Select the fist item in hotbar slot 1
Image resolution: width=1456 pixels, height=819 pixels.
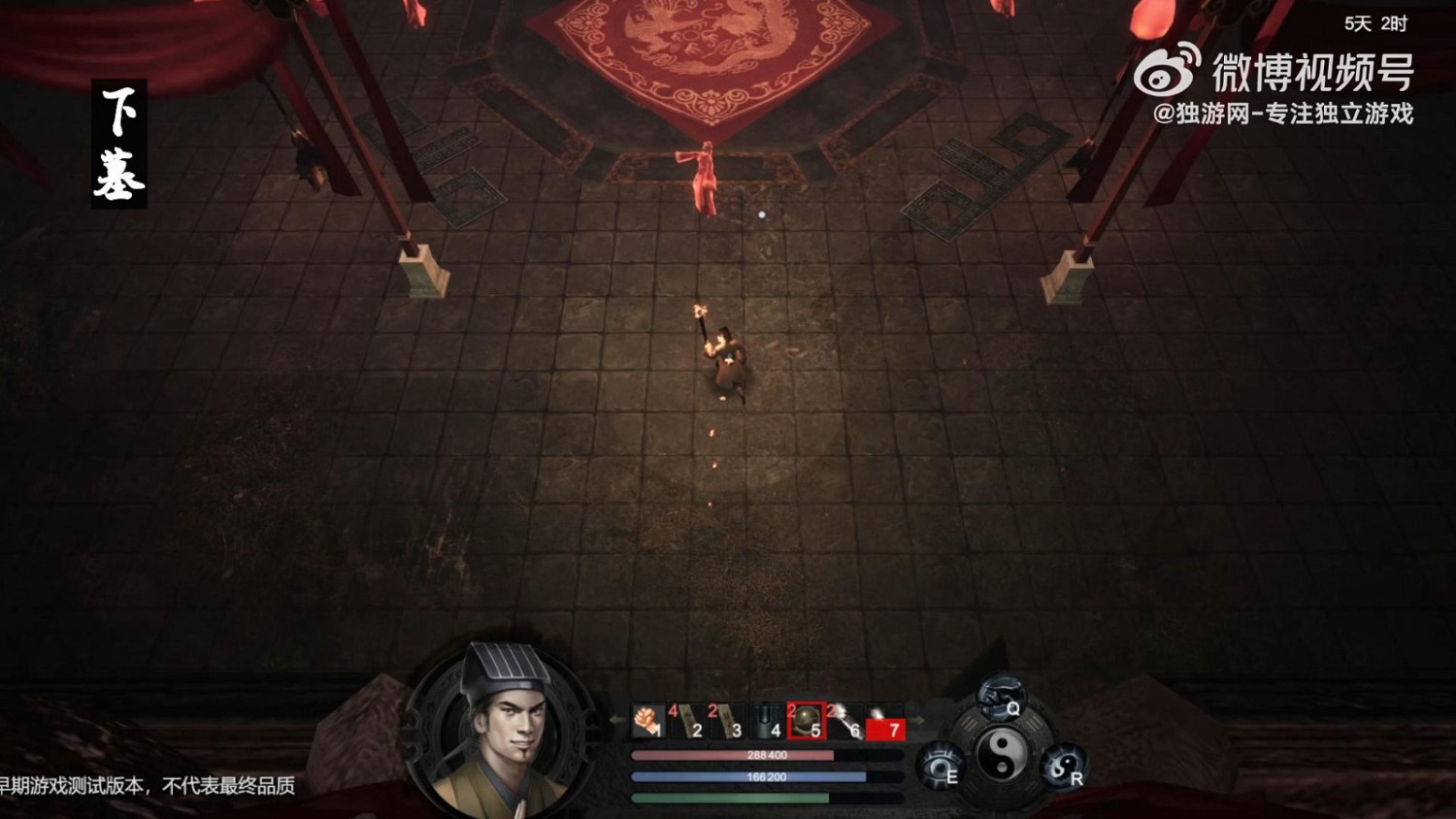(x=648, y=720)
